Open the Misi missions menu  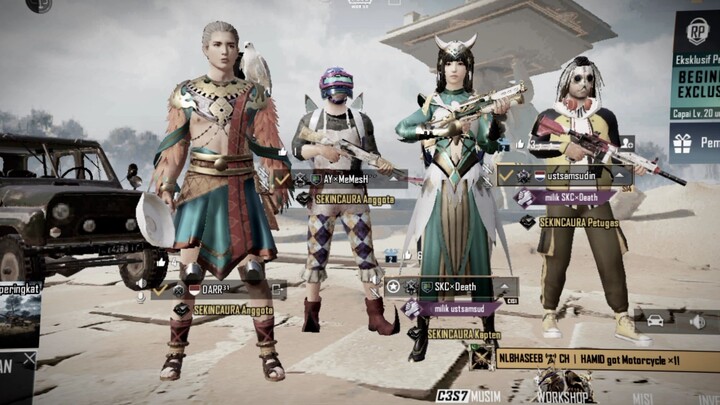(644, 395)
